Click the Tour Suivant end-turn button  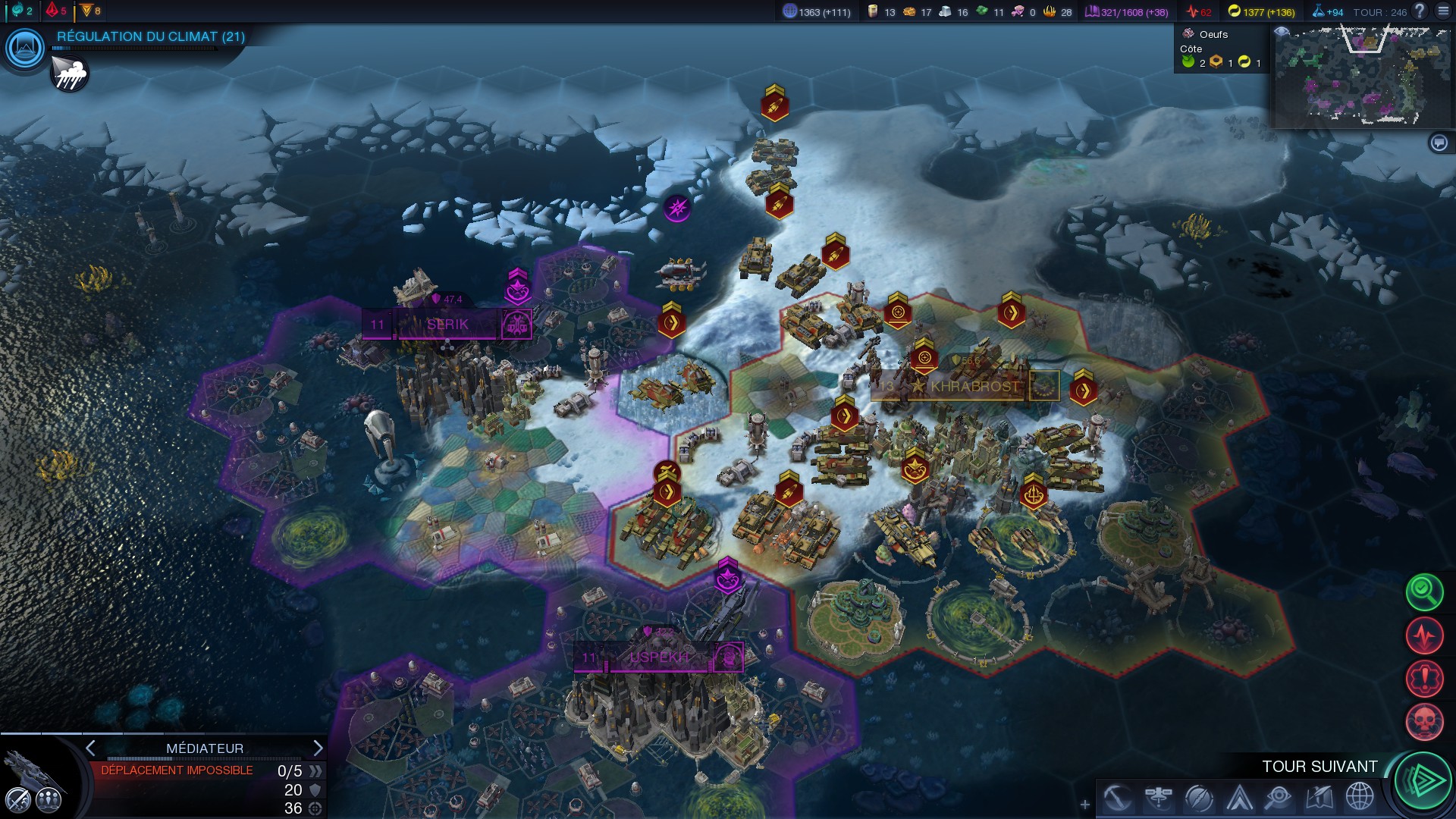pos(1423,781)
